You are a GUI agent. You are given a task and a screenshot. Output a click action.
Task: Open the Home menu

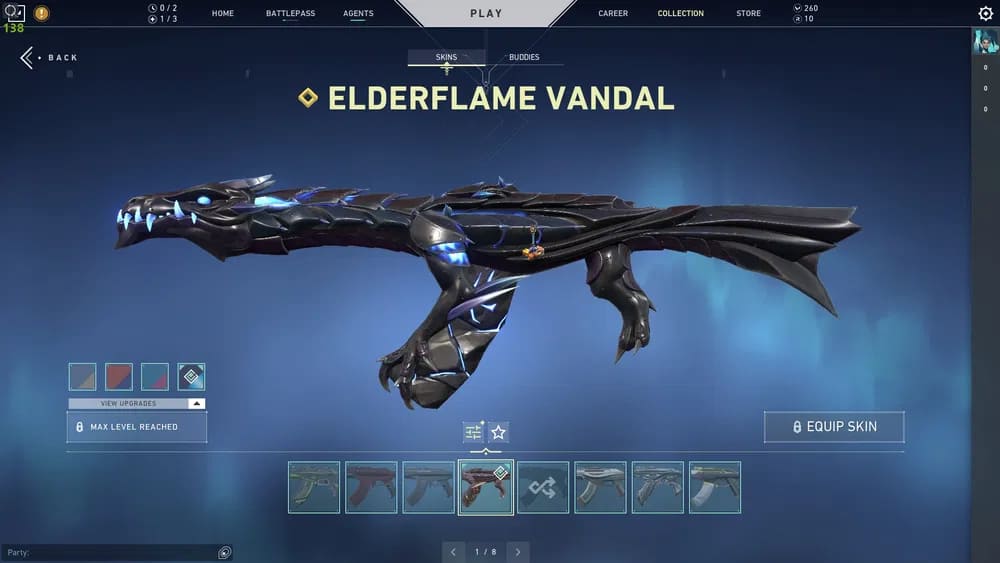pos(223,14)
